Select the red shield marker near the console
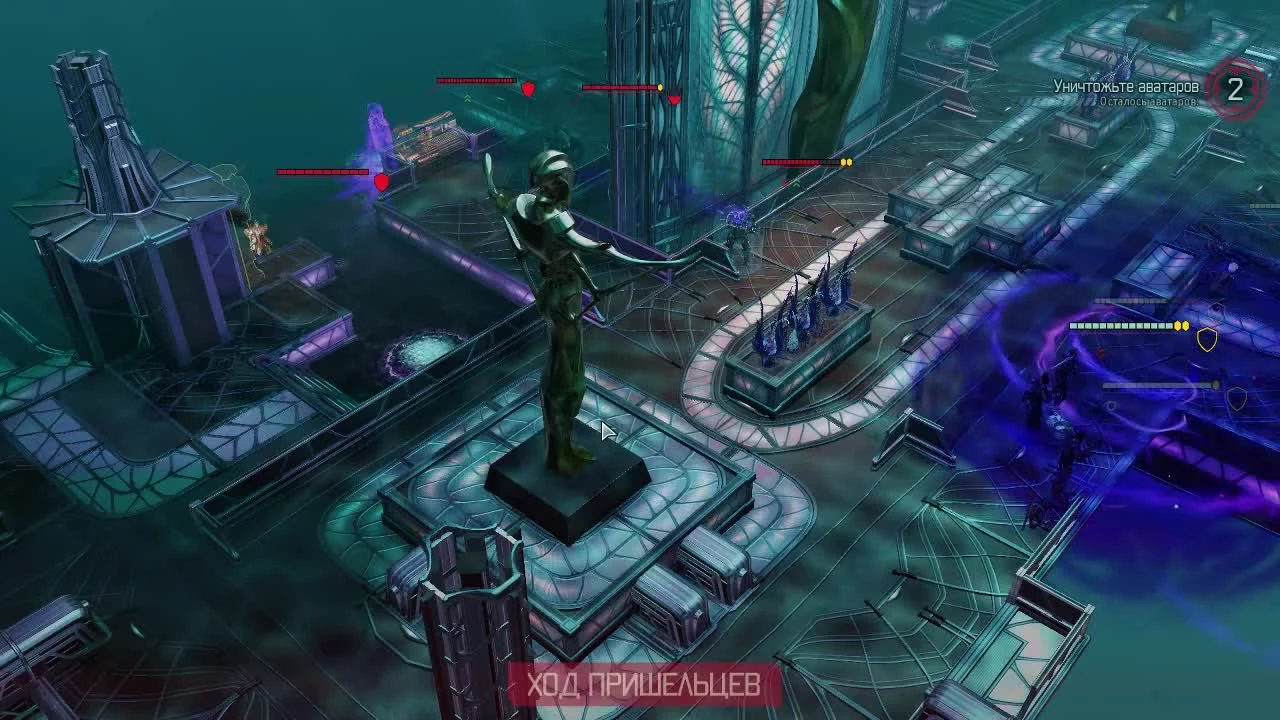Viewport: 1280px width, 720px height. point(382,184)
